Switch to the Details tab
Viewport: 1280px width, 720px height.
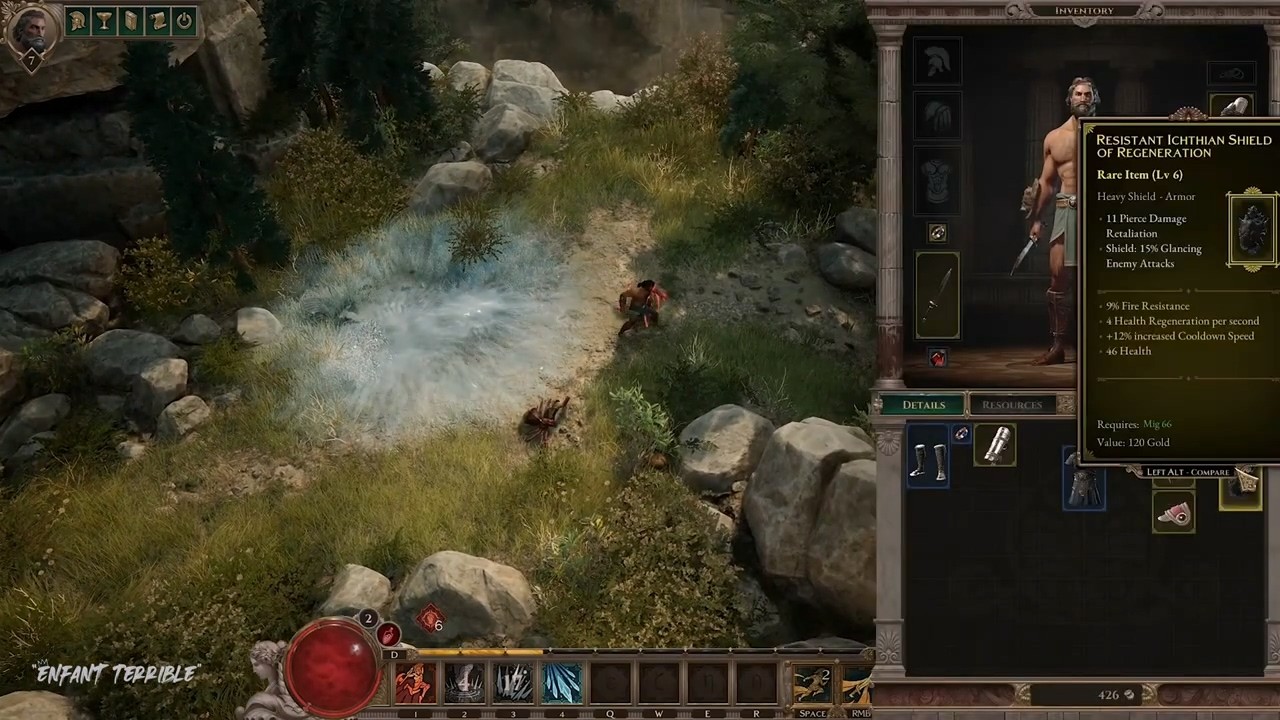923,405
